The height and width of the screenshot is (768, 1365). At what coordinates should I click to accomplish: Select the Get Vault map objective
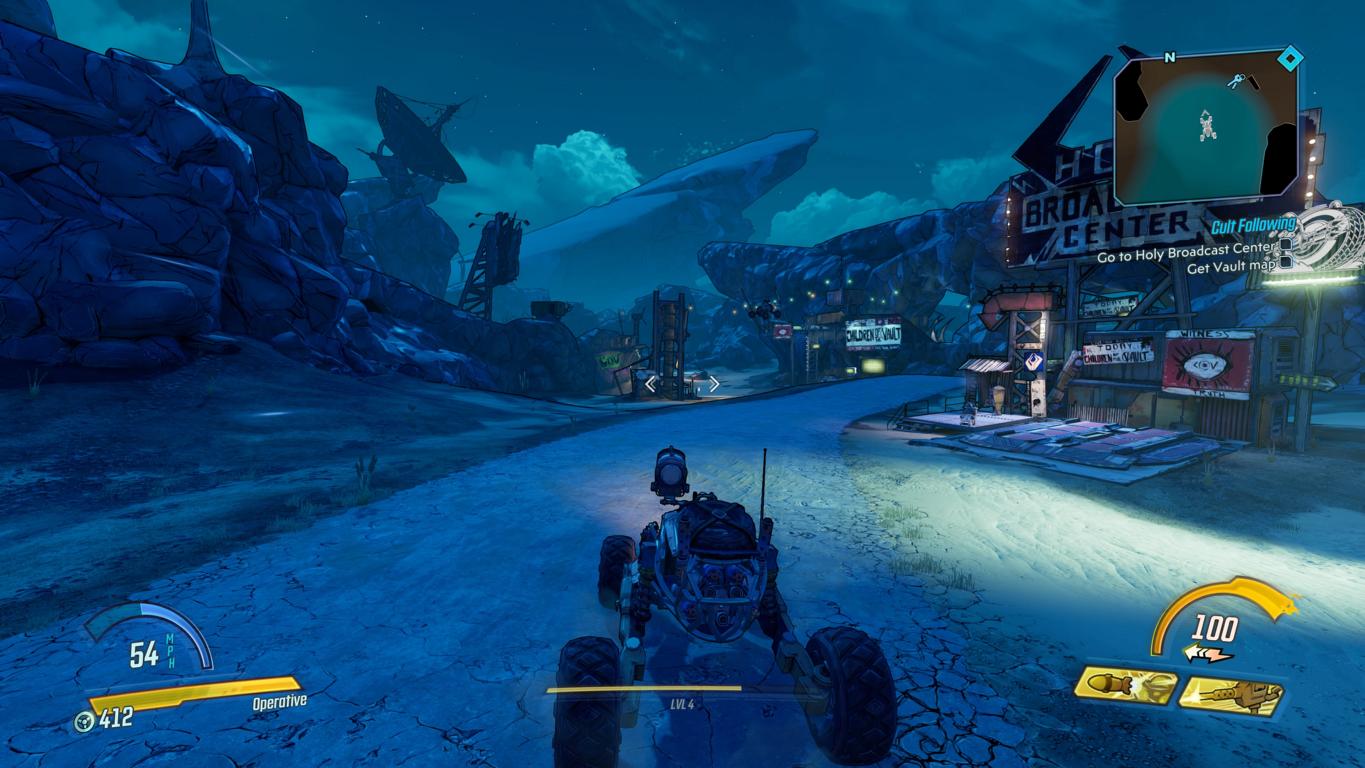coord(1231,266)
